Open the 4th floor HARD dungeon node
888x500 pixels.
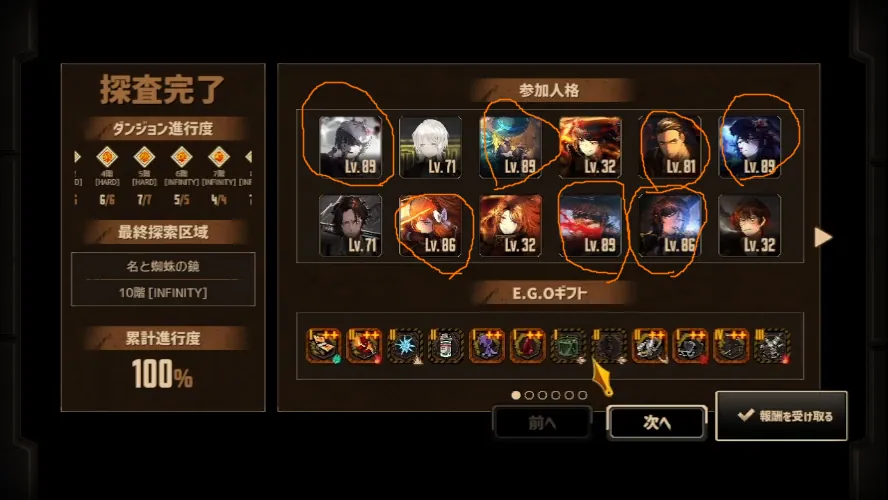pyautogui.click(x=107, y=157)
